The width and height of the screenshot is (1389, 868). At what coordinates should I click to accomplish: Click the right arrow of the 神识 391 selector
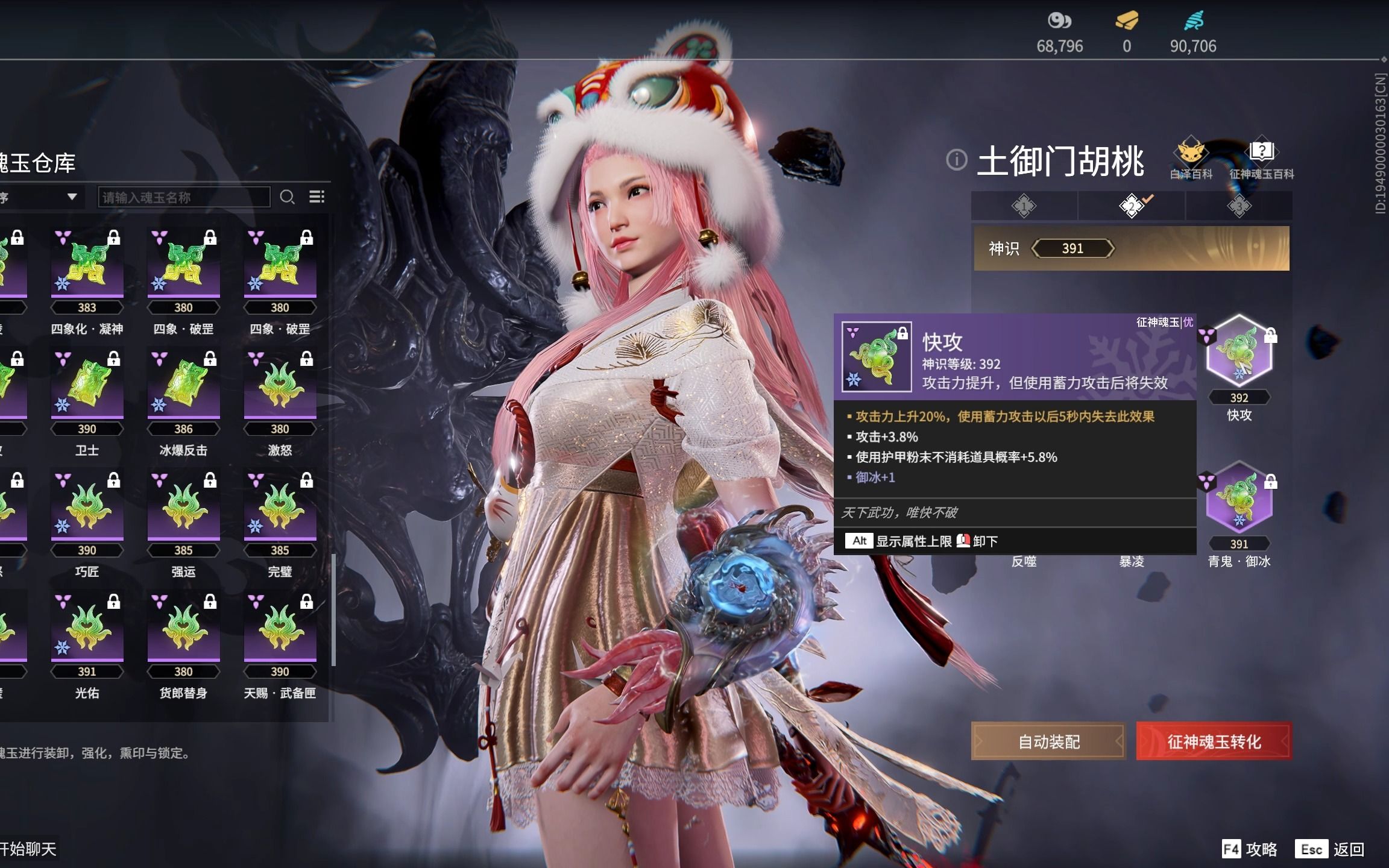point(1113,248)
